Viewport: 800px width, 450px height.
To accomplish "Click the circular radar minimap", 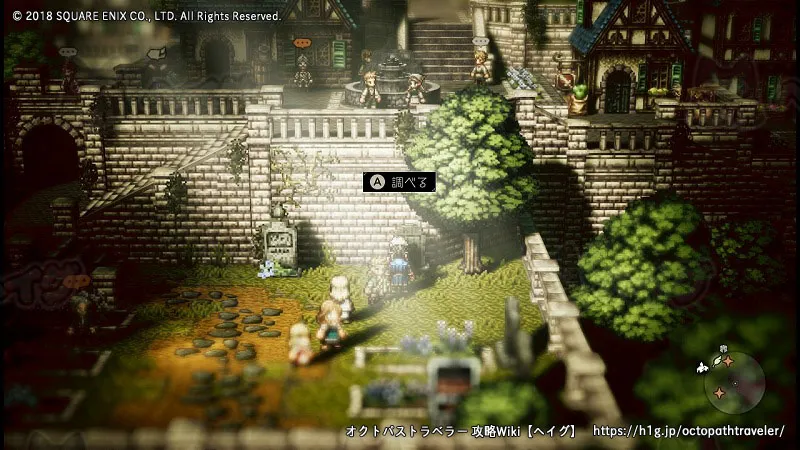I will tap(733, 383).
